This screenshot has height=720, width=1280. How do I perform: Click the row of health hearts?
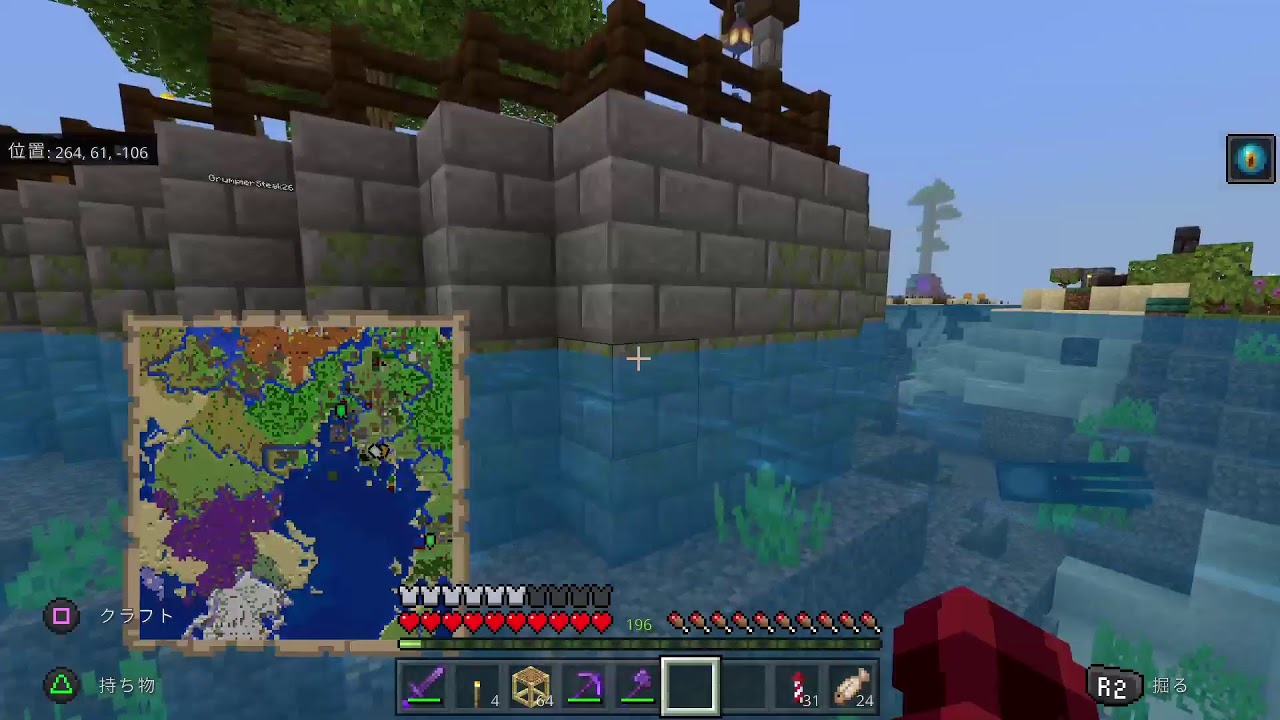500,622
